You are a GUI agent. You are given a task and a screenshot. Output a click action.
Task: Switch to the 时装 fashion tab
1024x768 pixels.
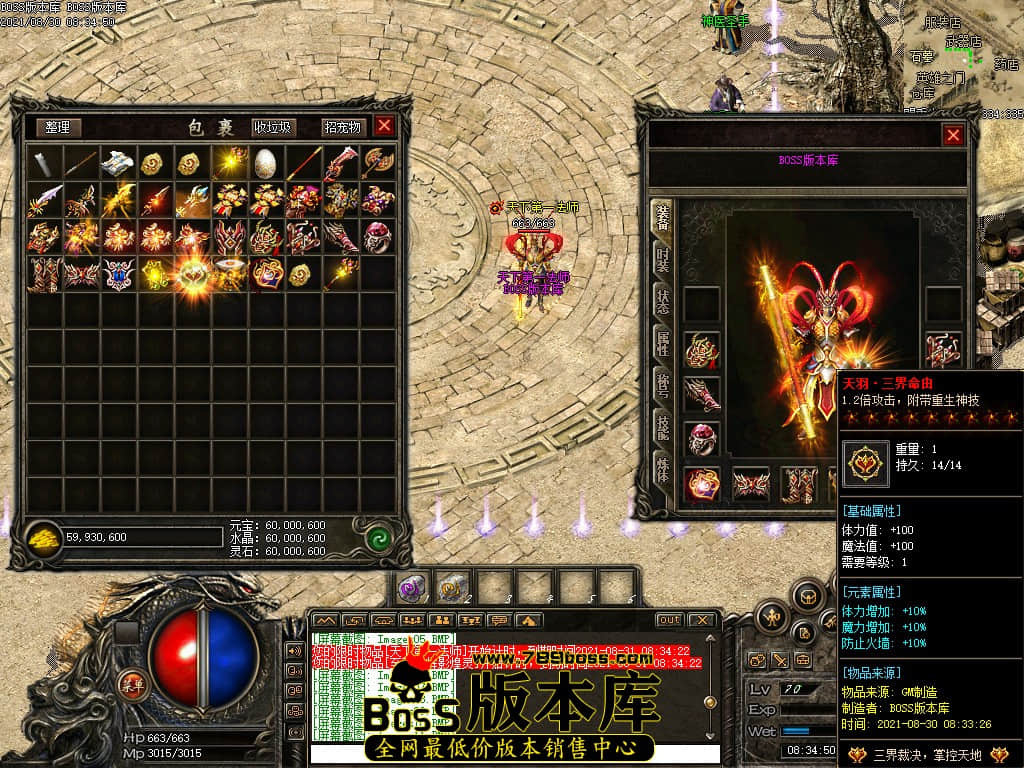point(662,259)
